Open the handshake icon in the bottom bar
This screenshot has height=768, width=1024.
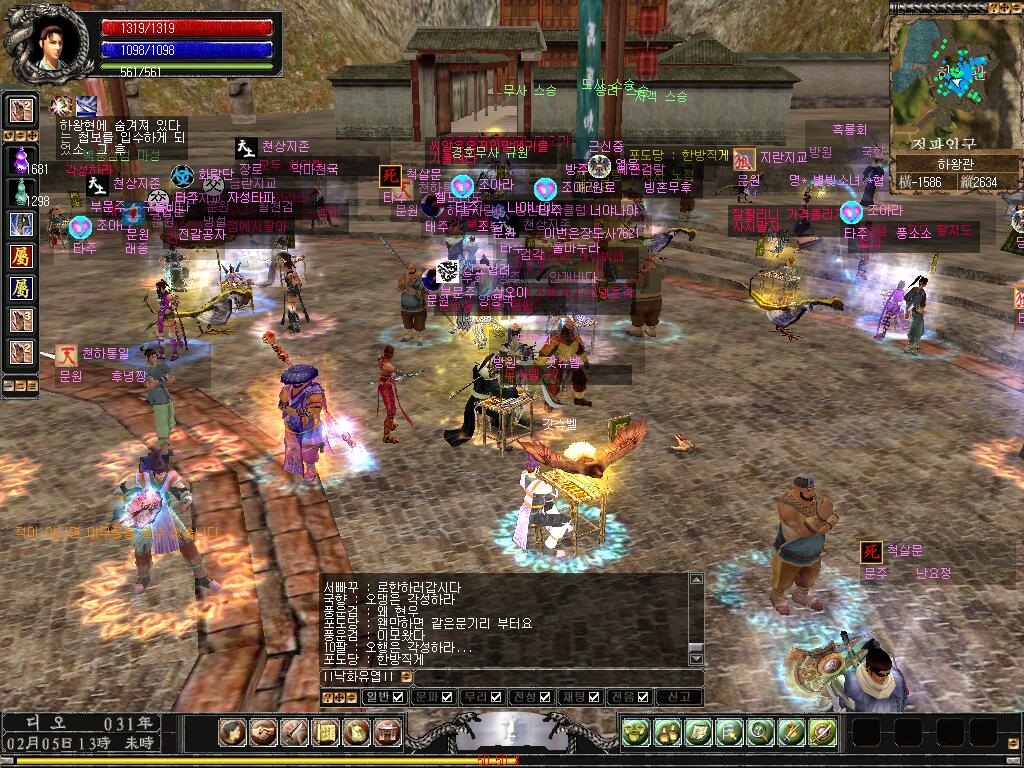(264, 733)
